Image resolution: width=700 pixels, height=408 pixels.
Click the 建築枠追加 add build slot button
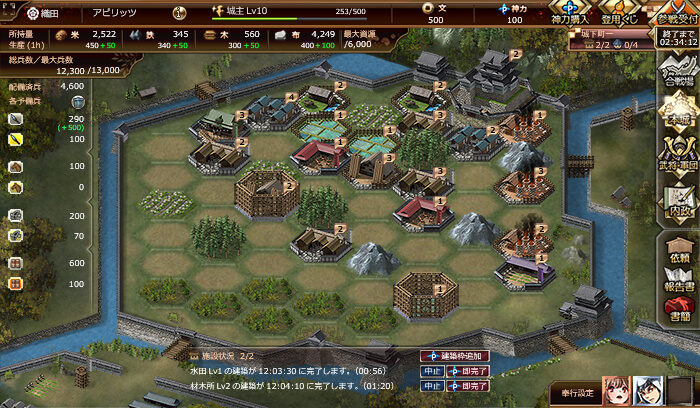tap(455, 356)
